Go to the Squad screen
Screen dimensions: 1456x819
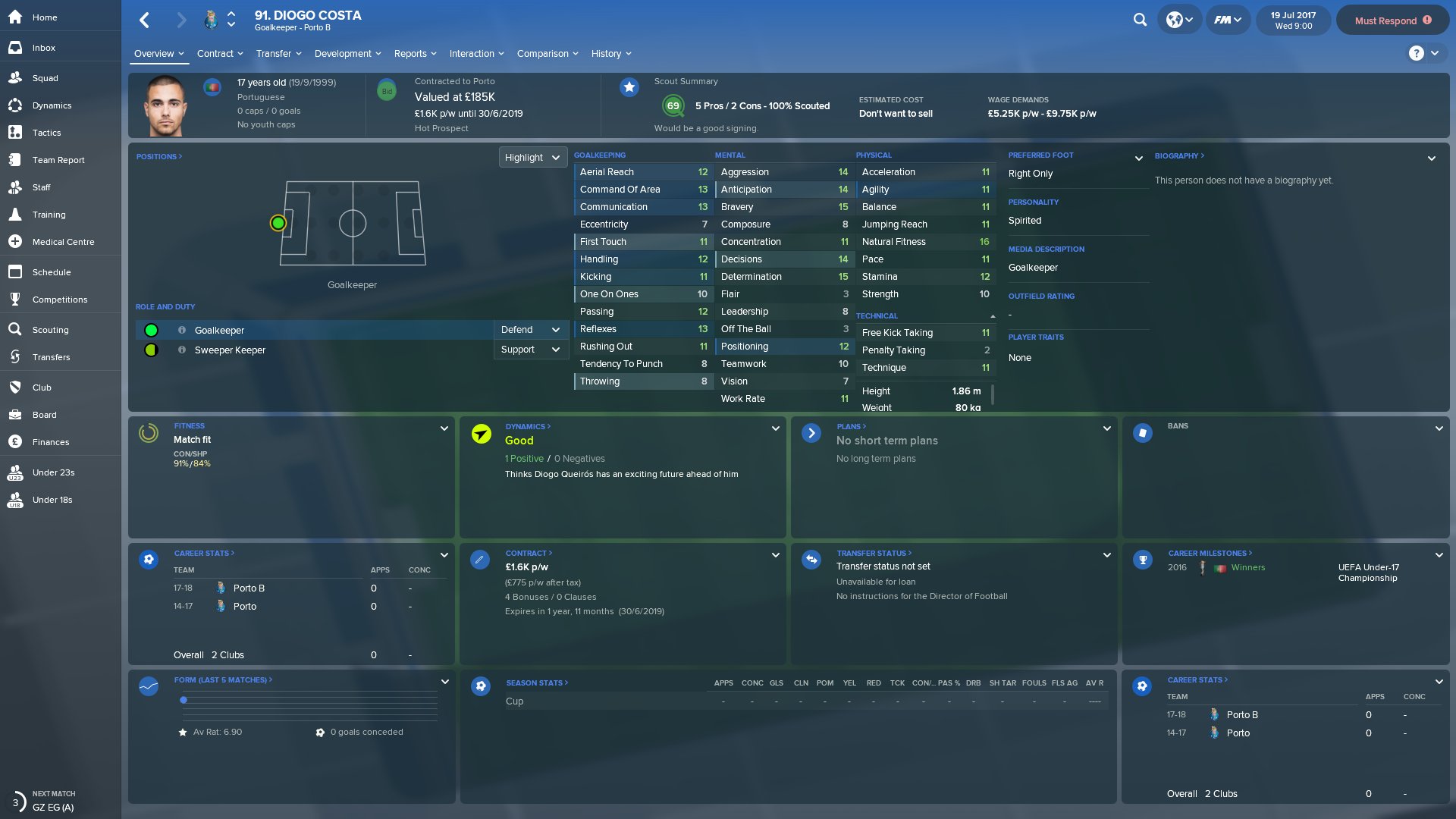pos(45,78)
